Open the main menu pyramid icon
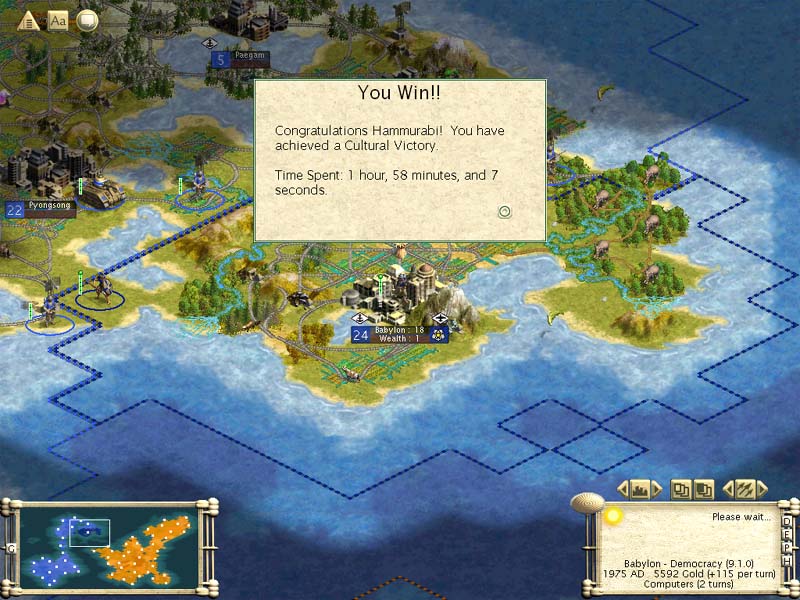The image size is (800, 600). tap(30, 19)
